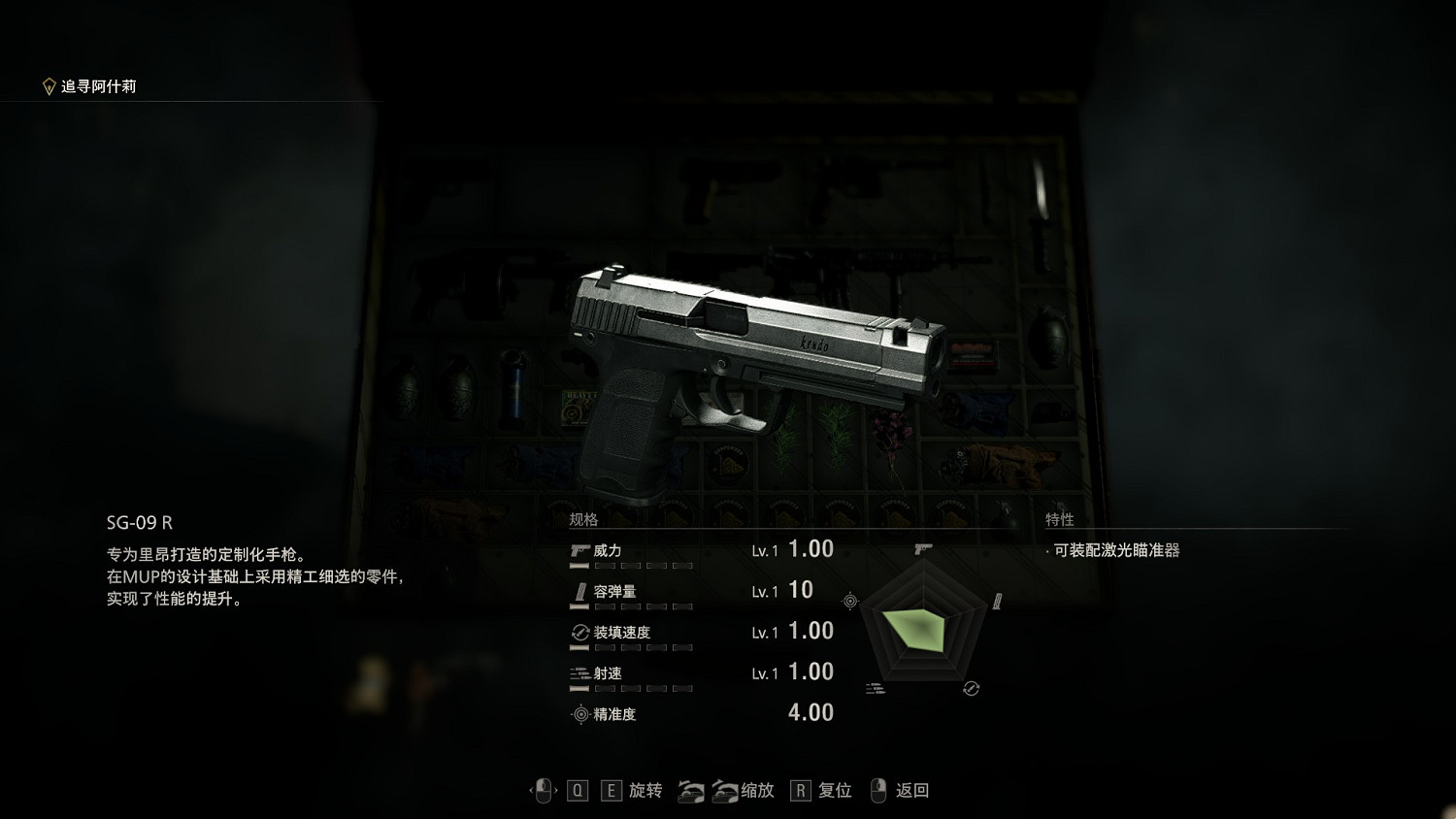
Task: Select the circular arrow 装填速度 reload icon
Action: tap(579, 631)
